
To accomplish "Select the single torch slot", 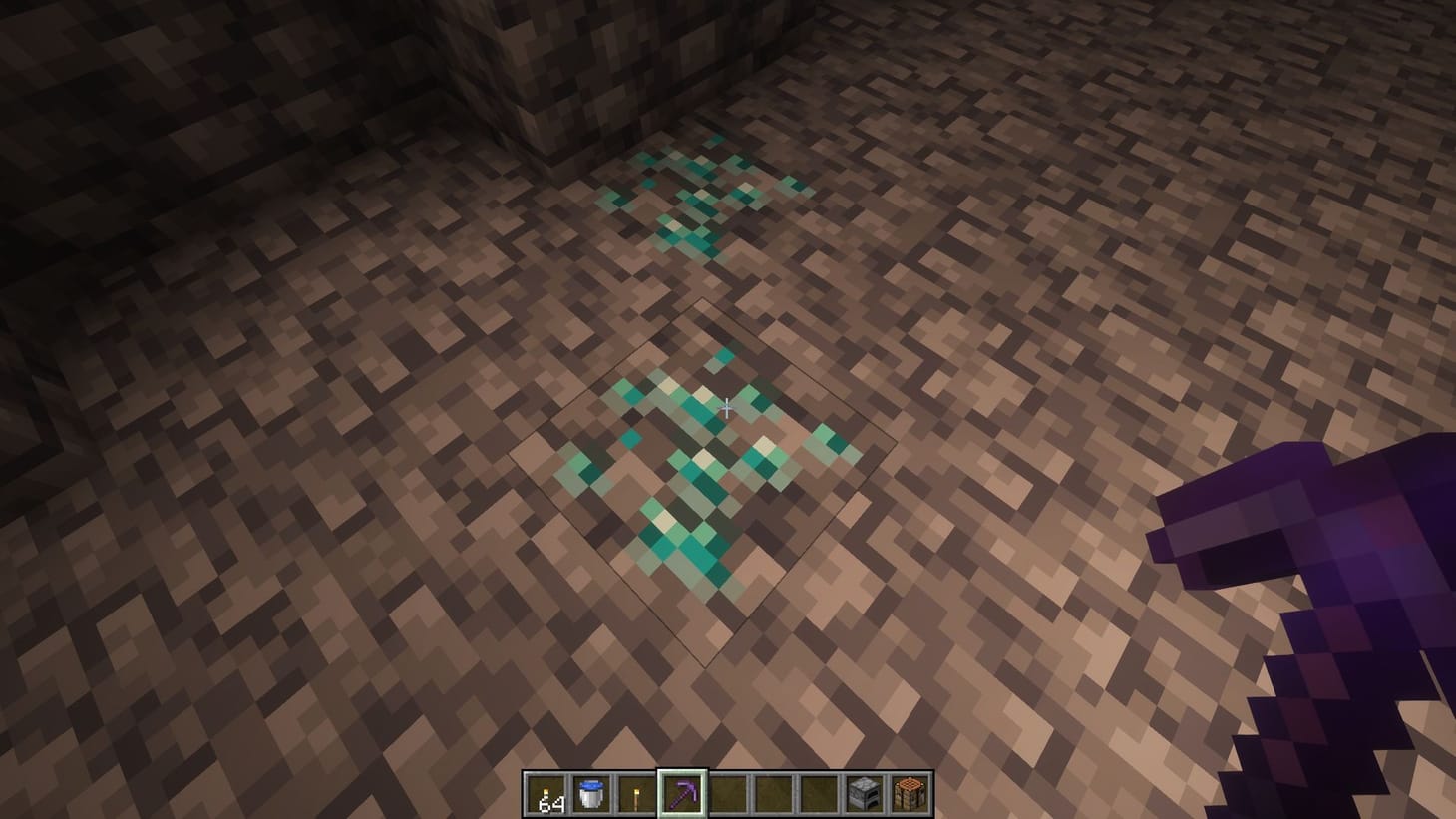I will 636,793.
